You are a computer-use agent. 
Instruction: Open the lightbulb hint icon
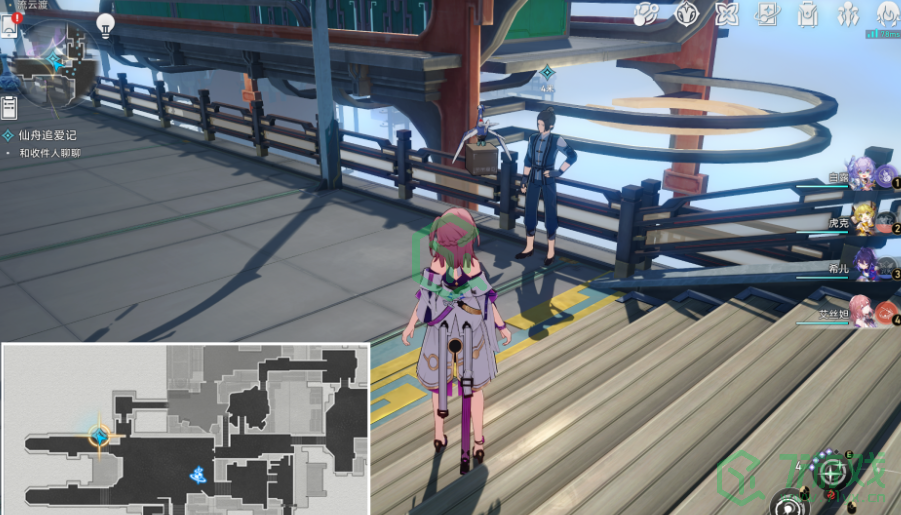(105, 24)
